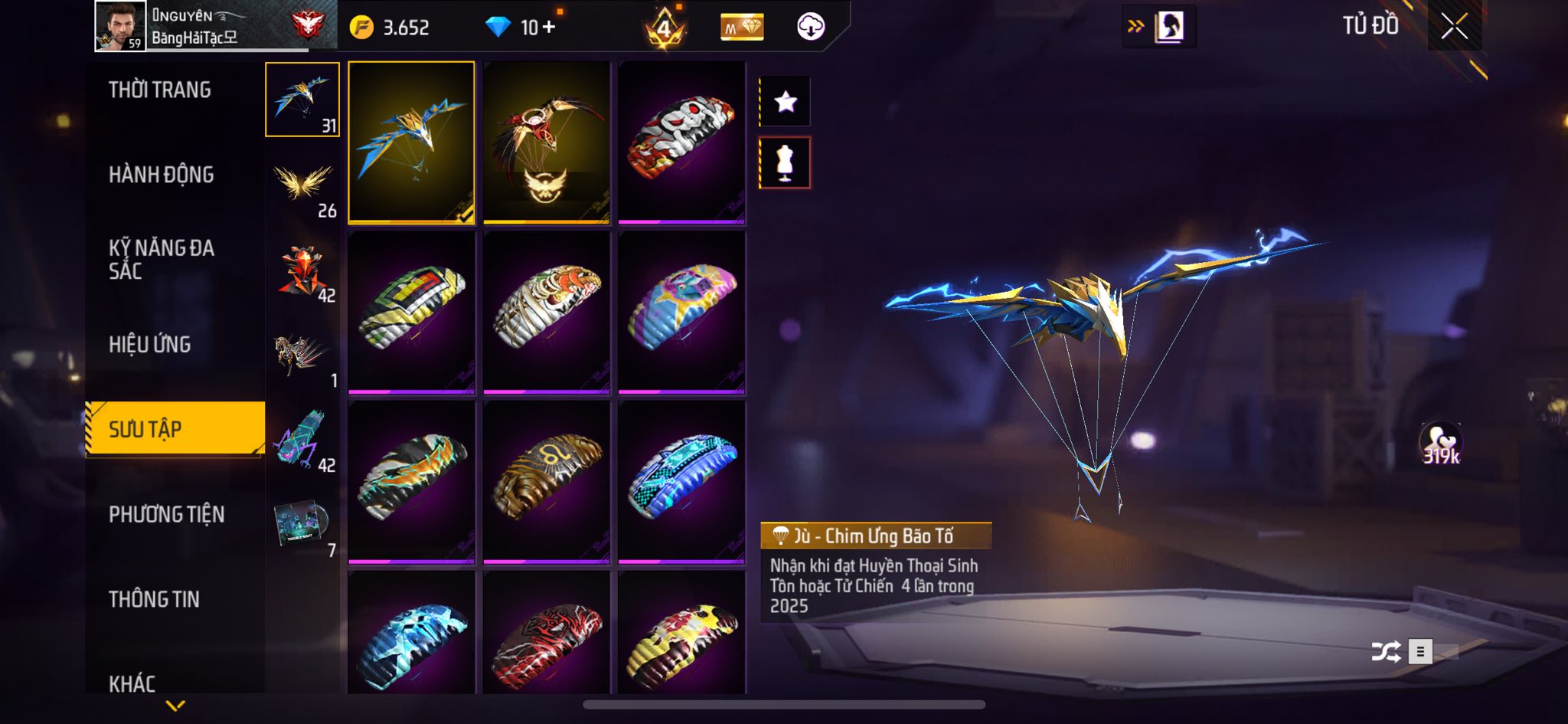
Task: Select the Khác category
Action: tap(132, 683)
